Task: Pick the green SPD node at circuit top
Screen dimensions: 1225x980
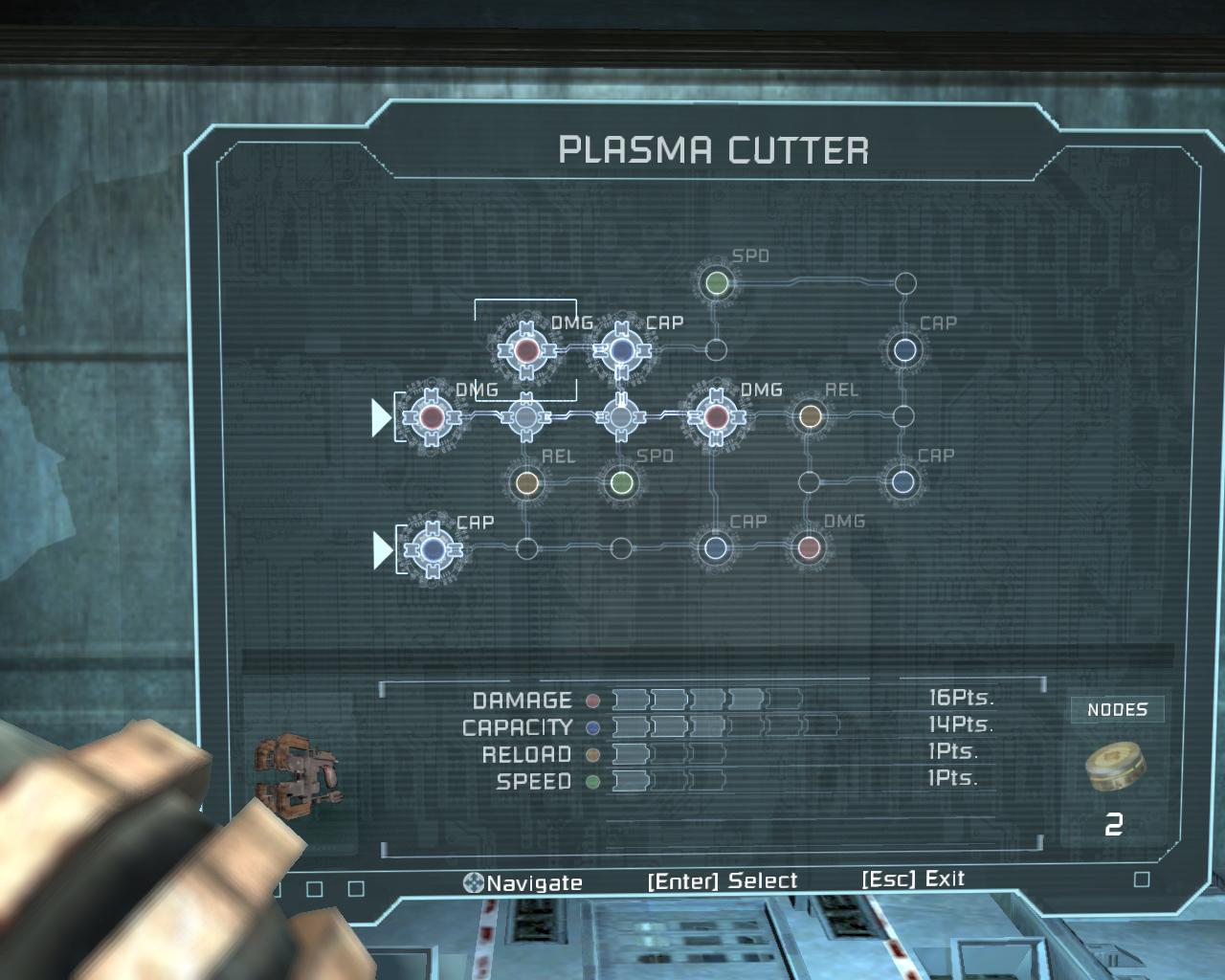Action: pos(716,282)
